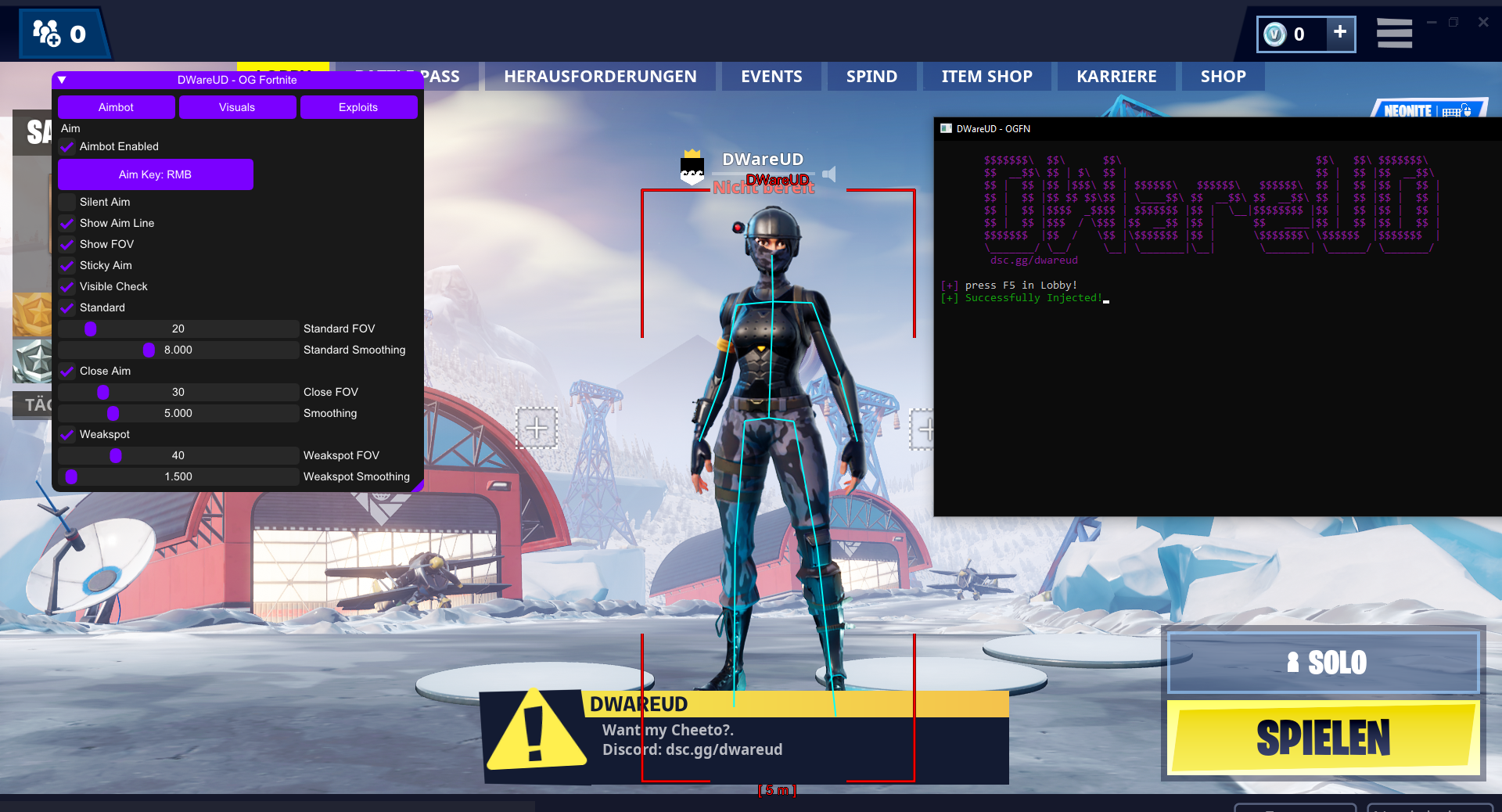Click the crown icon above the player nameplate
This screenshot has width=1502, height=812.
[692, 153]
